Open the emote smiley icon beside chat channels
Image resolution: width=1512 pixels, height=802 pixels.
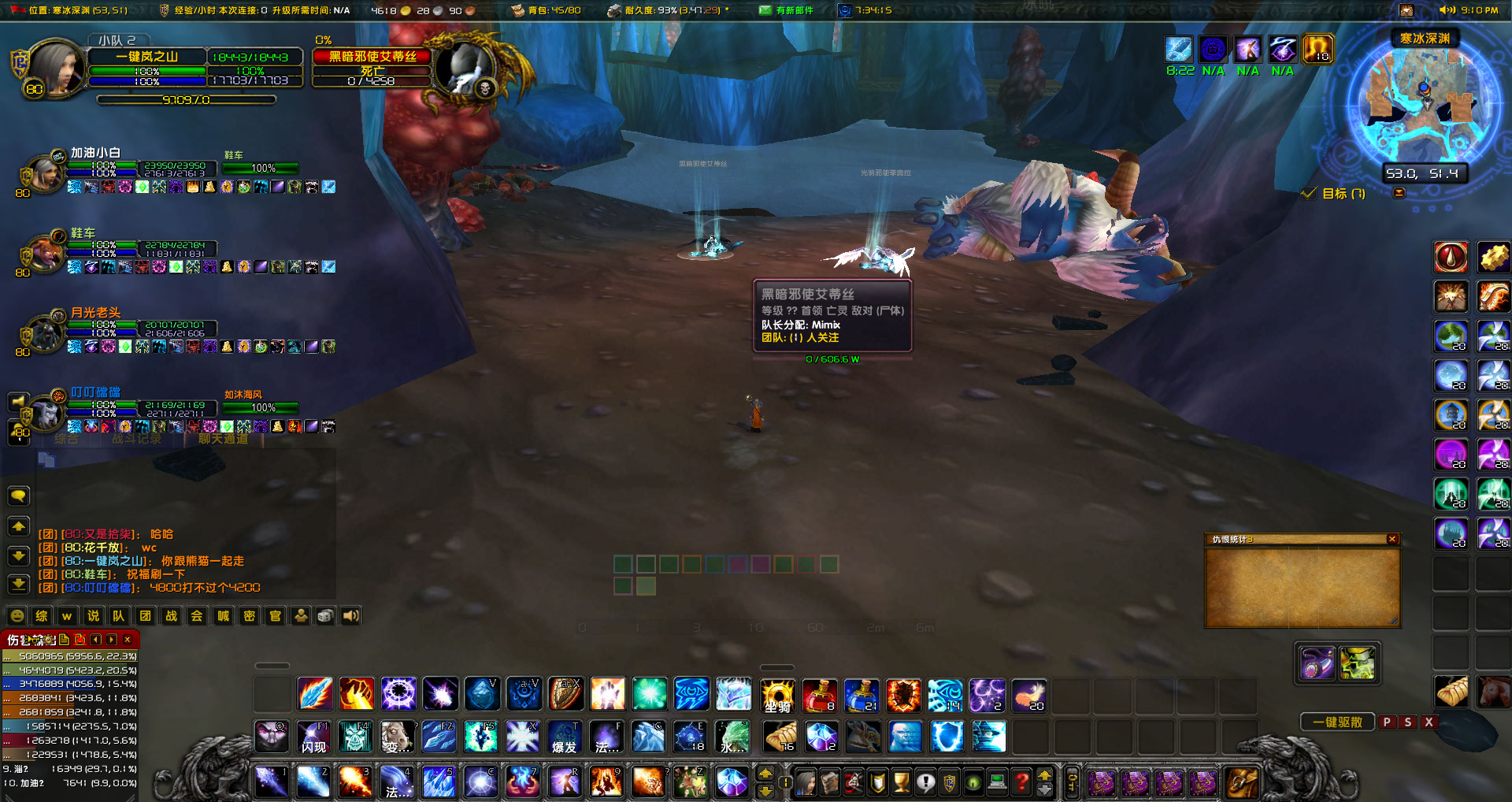[x=16, y=616]
